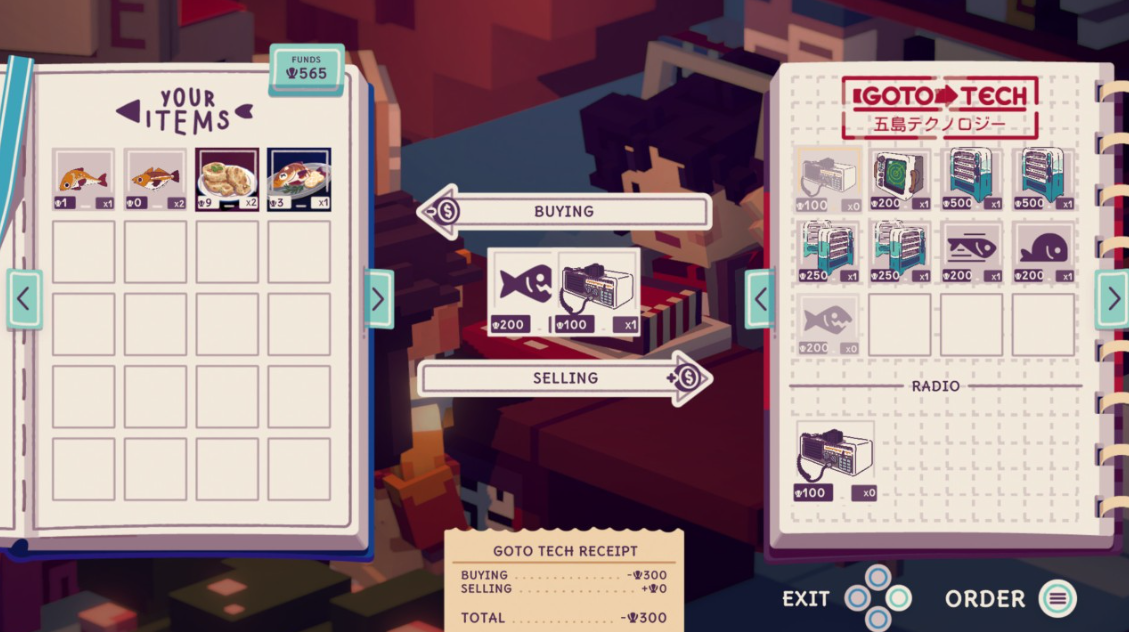Remove the radio from the buying cart
The height and width of the screenshot is (632, 1129).
pyautogui.click(x=598, y=291)
